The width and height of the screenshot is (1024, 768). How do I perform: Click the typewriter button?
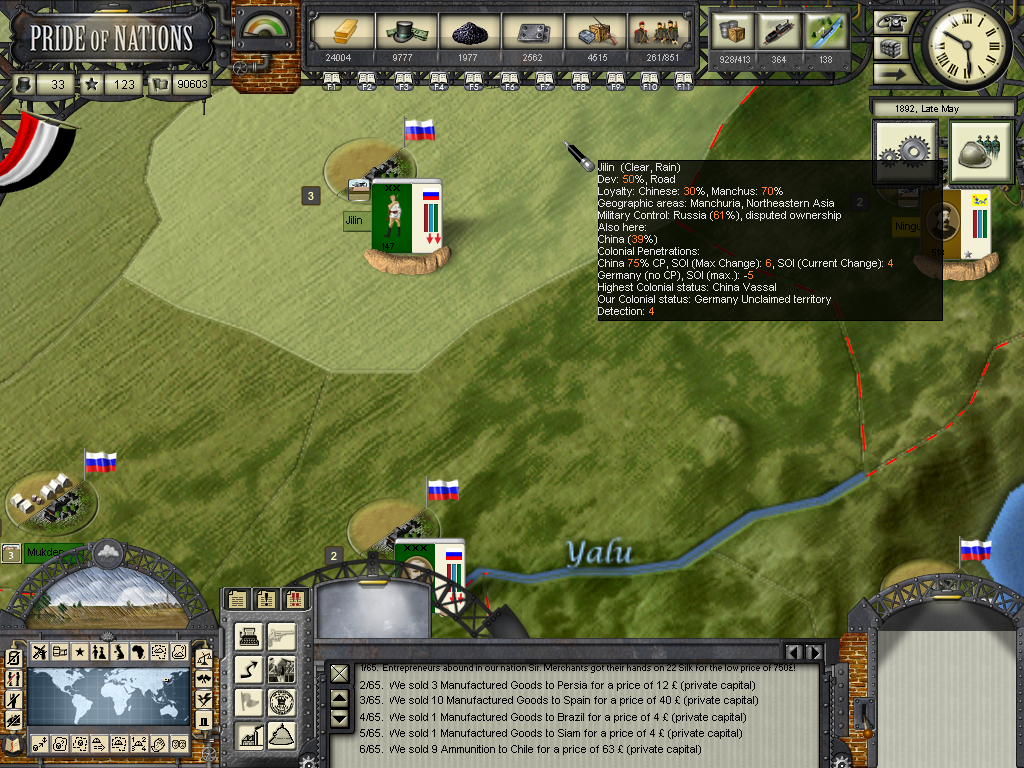[x=250, y=637]
